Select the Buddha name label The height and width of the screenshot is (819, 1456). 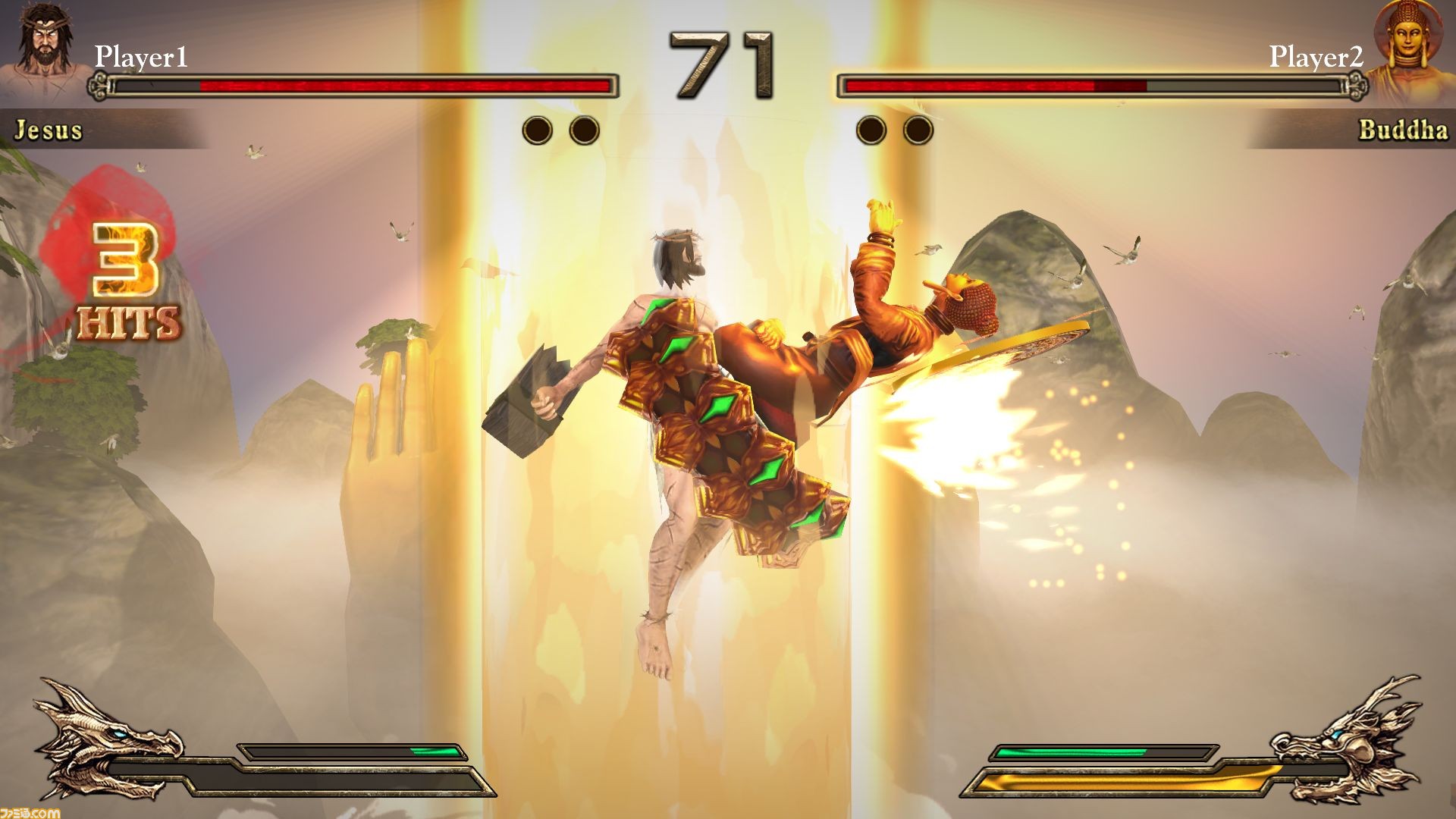coord(1404,130)
